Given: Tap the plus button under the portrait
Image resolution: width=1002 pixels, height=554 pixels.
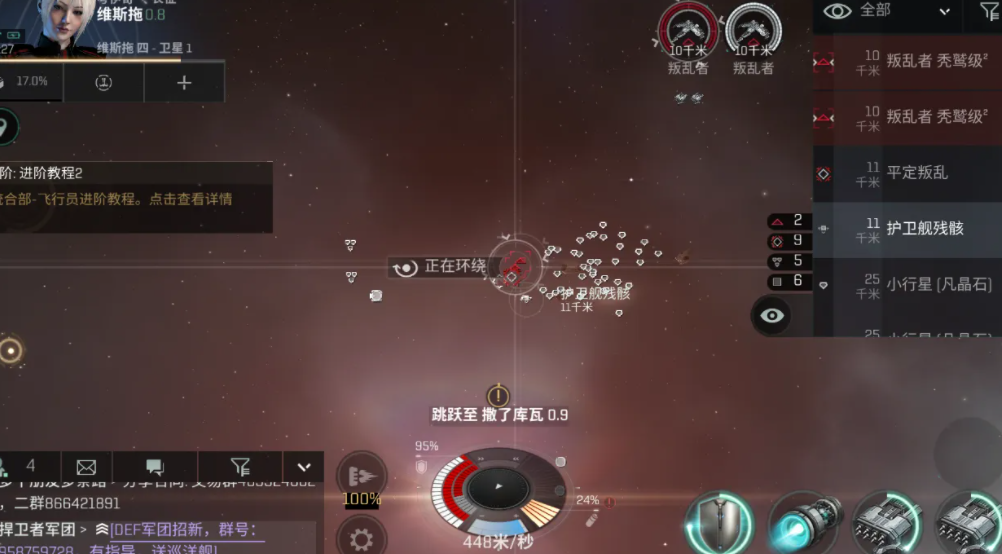Looking at the screenshot, I should coord(184,83).
